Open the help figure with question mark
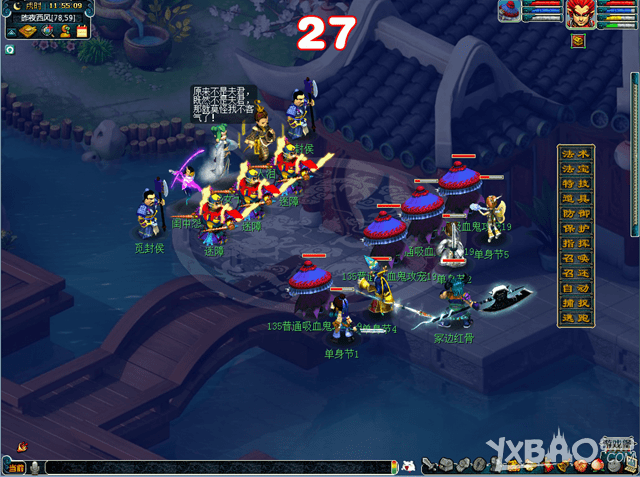Image resolution: width=640 pixels, height=477 pixels. [x=66, y=31]
